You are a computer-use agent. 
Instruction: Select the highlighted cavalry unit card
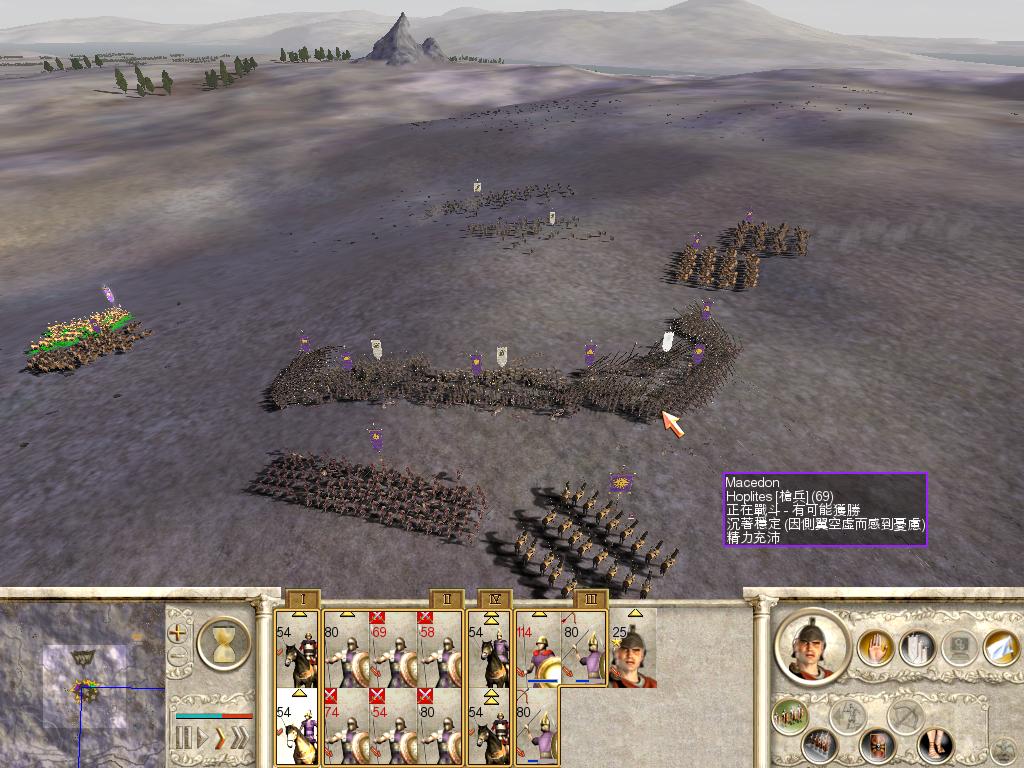click(x=298, y=726)
